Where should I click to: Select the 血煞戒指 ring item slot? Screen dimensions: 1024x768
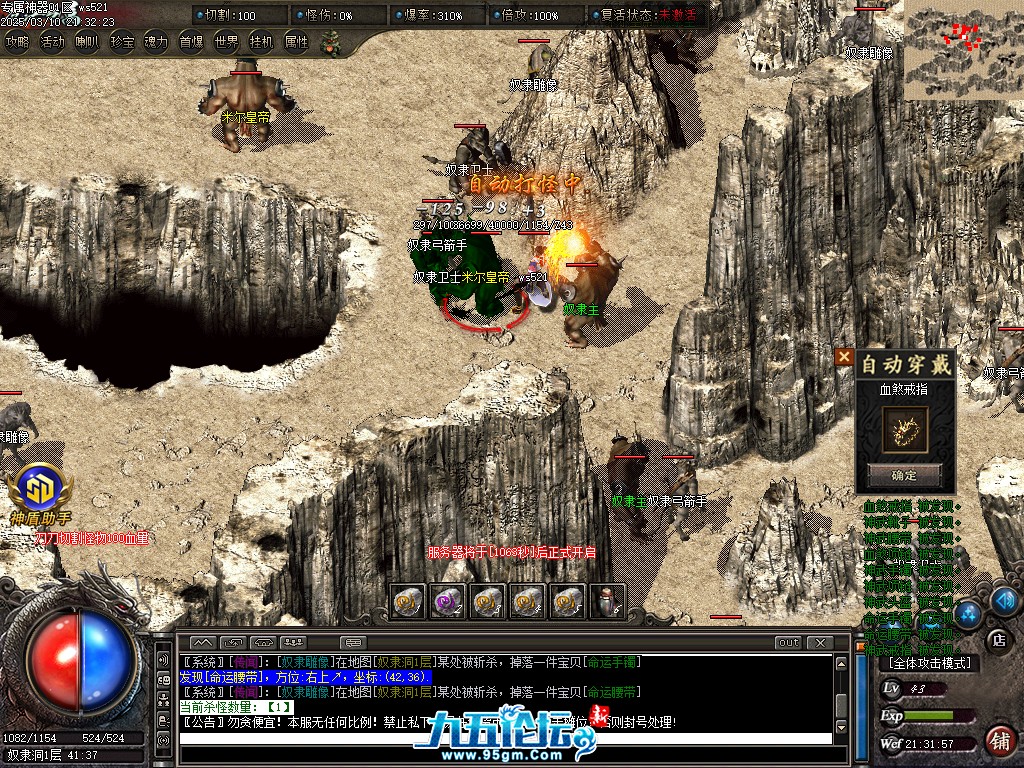click(904, 427)
